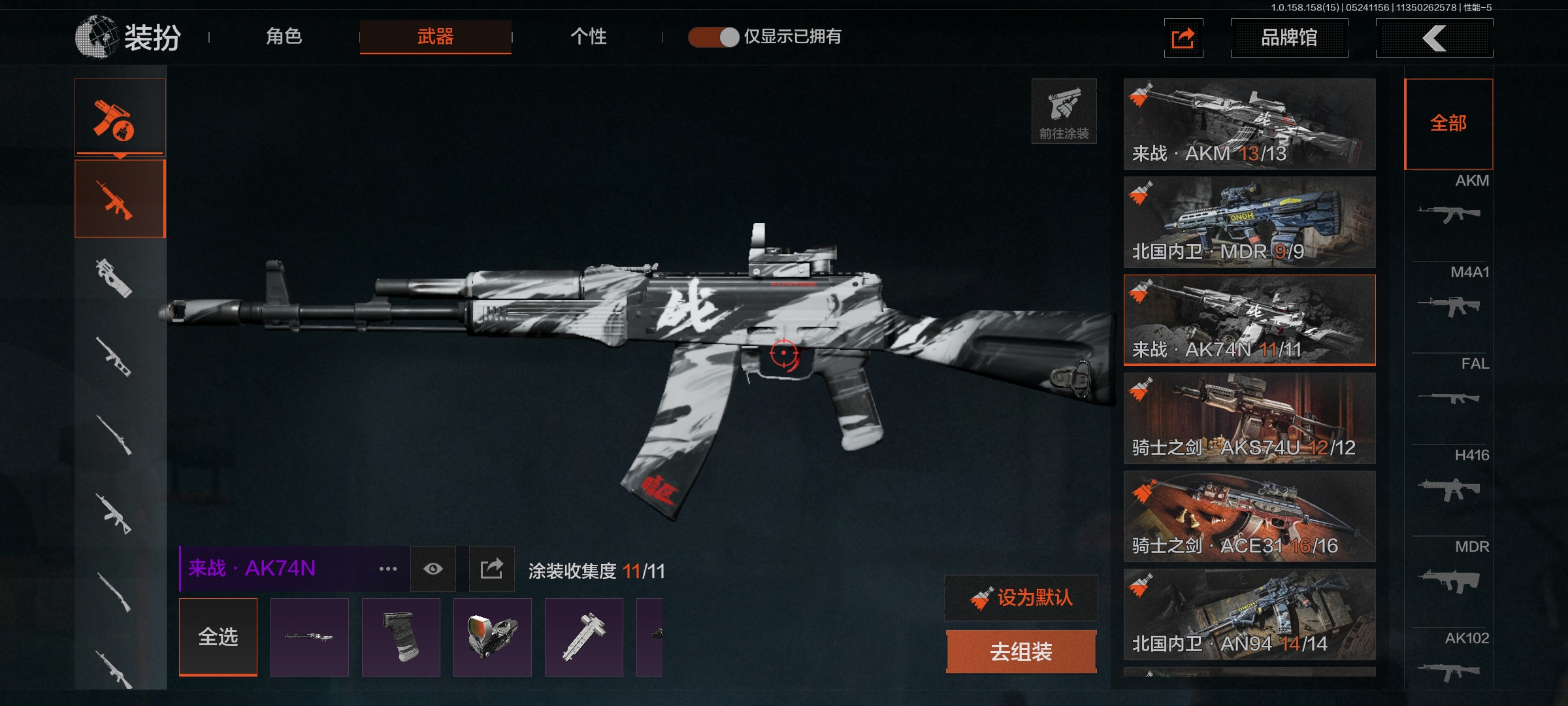
Task: Filter skins by H416
Action: 1449,477
